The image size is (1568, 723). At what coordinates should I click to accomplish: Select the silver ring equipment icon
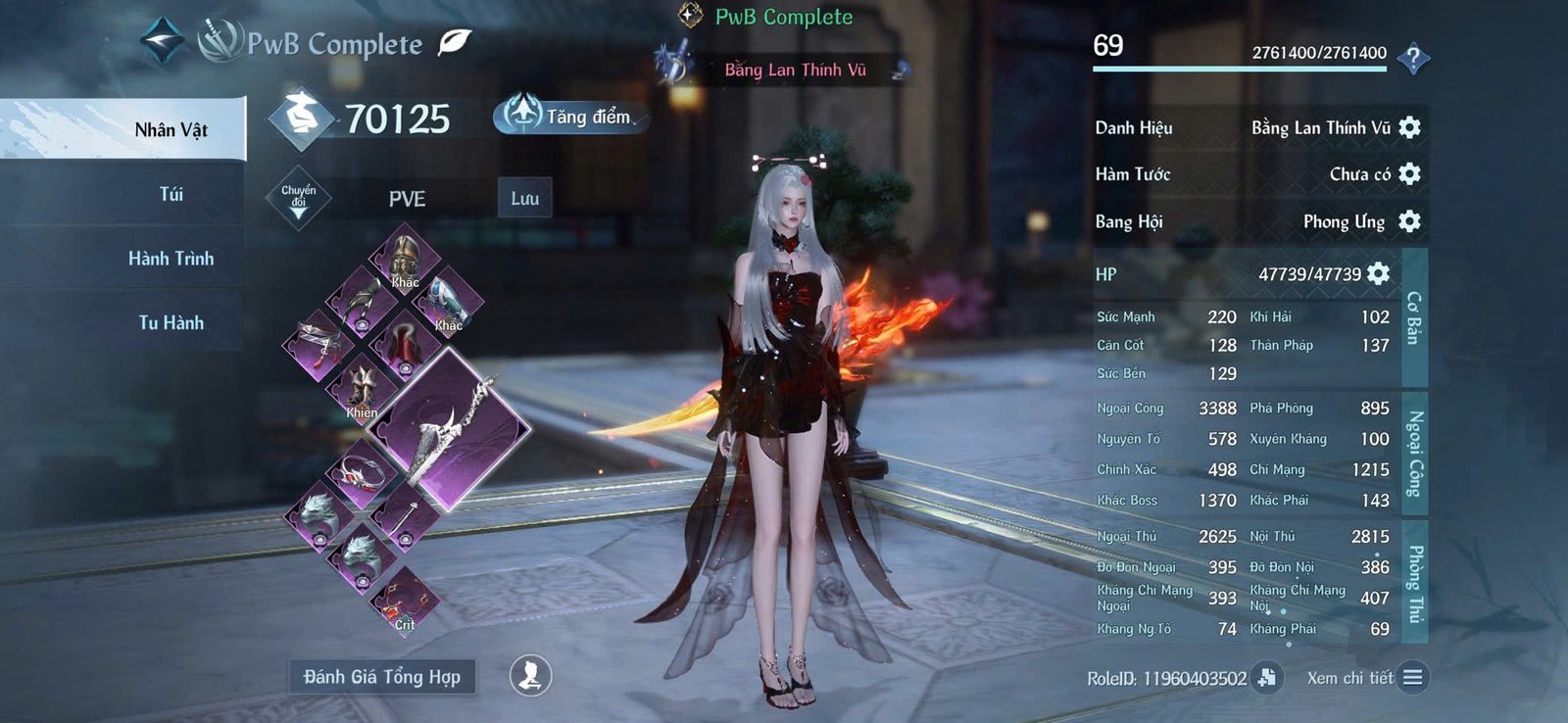pyautogui.click(x=361, y=470)
